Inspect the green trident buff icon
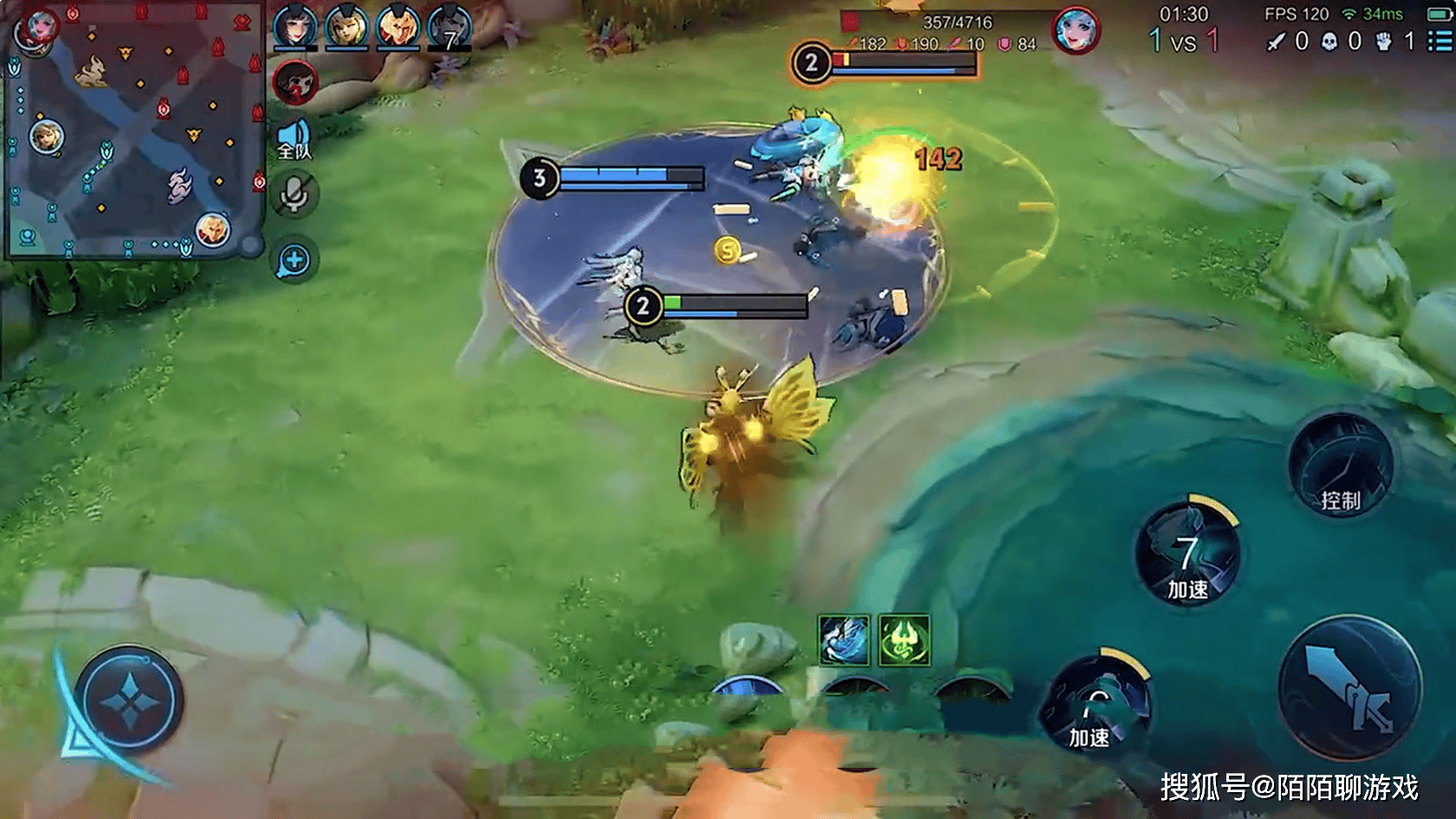The image size is (1456, 819). [x=904, y=640]
